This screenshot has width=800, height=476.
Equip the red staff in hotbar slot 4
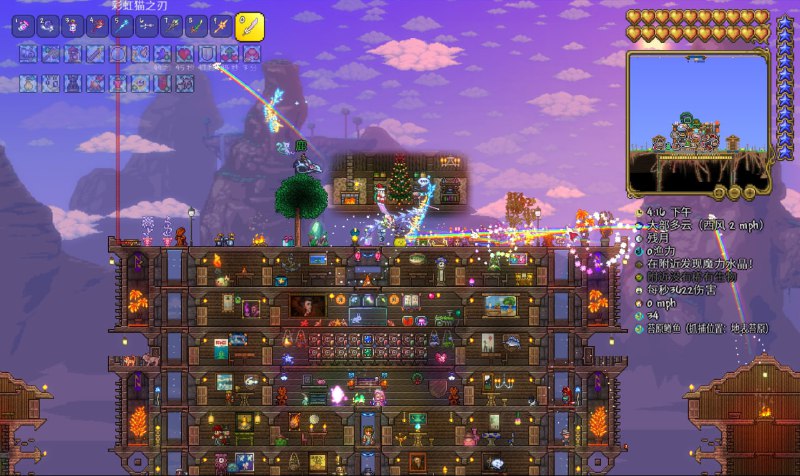[97, 26]
